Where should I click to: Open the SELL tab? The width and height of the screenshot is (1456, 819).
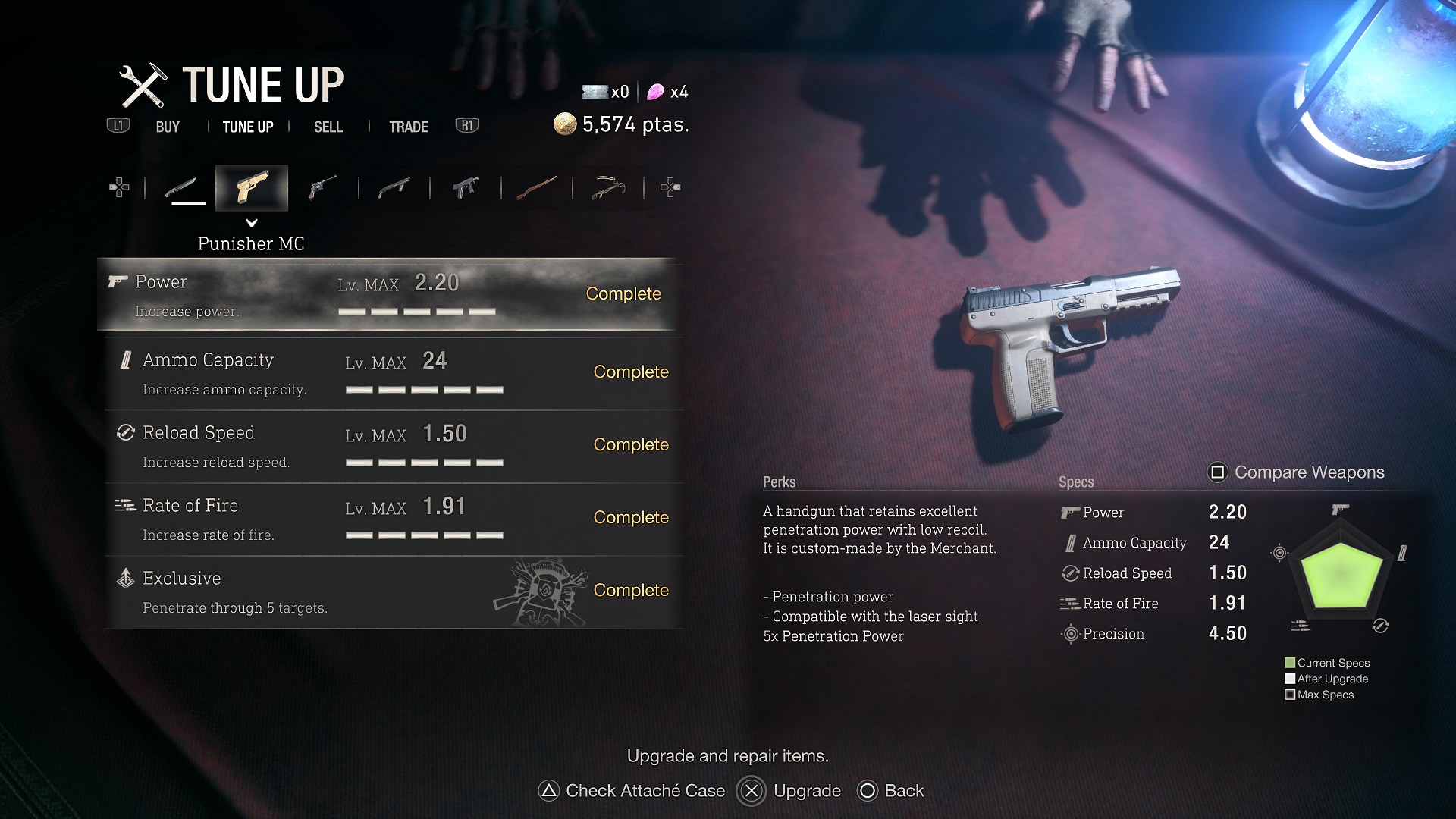click(328, 127)
